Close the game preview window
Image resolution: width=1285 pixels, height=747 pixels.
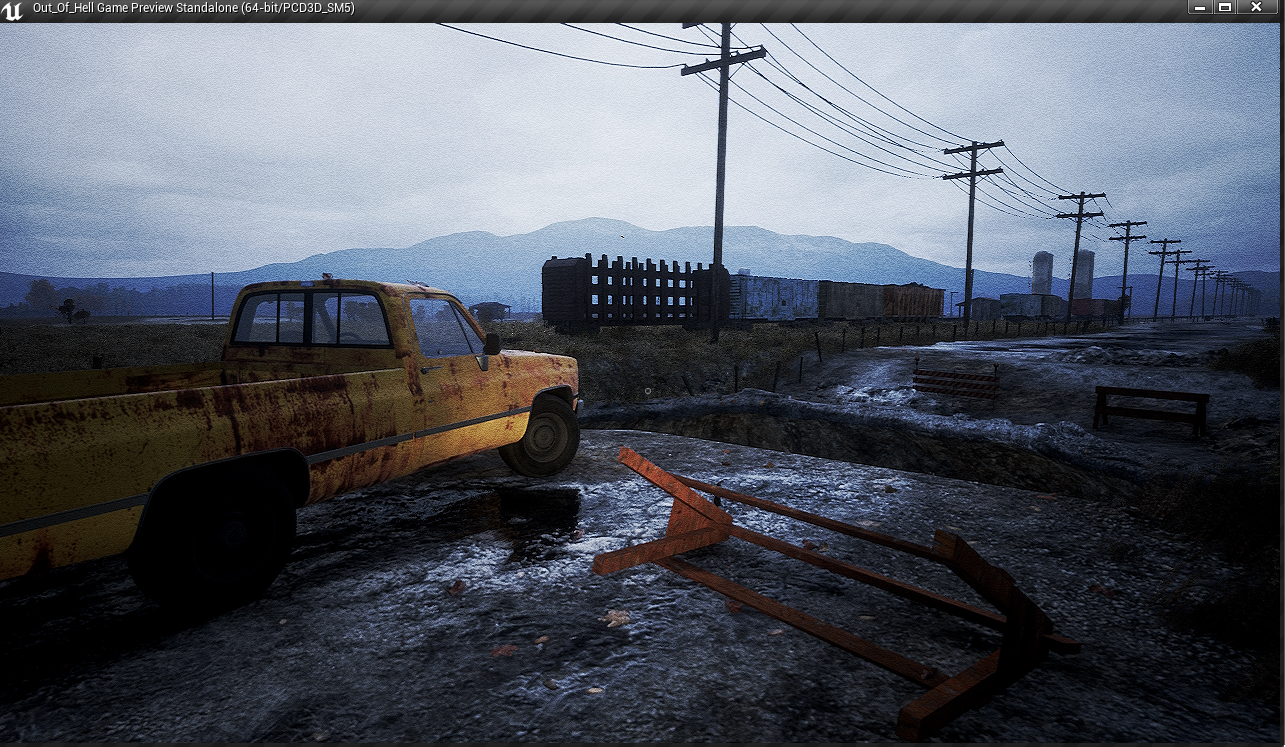[1256, 7]
